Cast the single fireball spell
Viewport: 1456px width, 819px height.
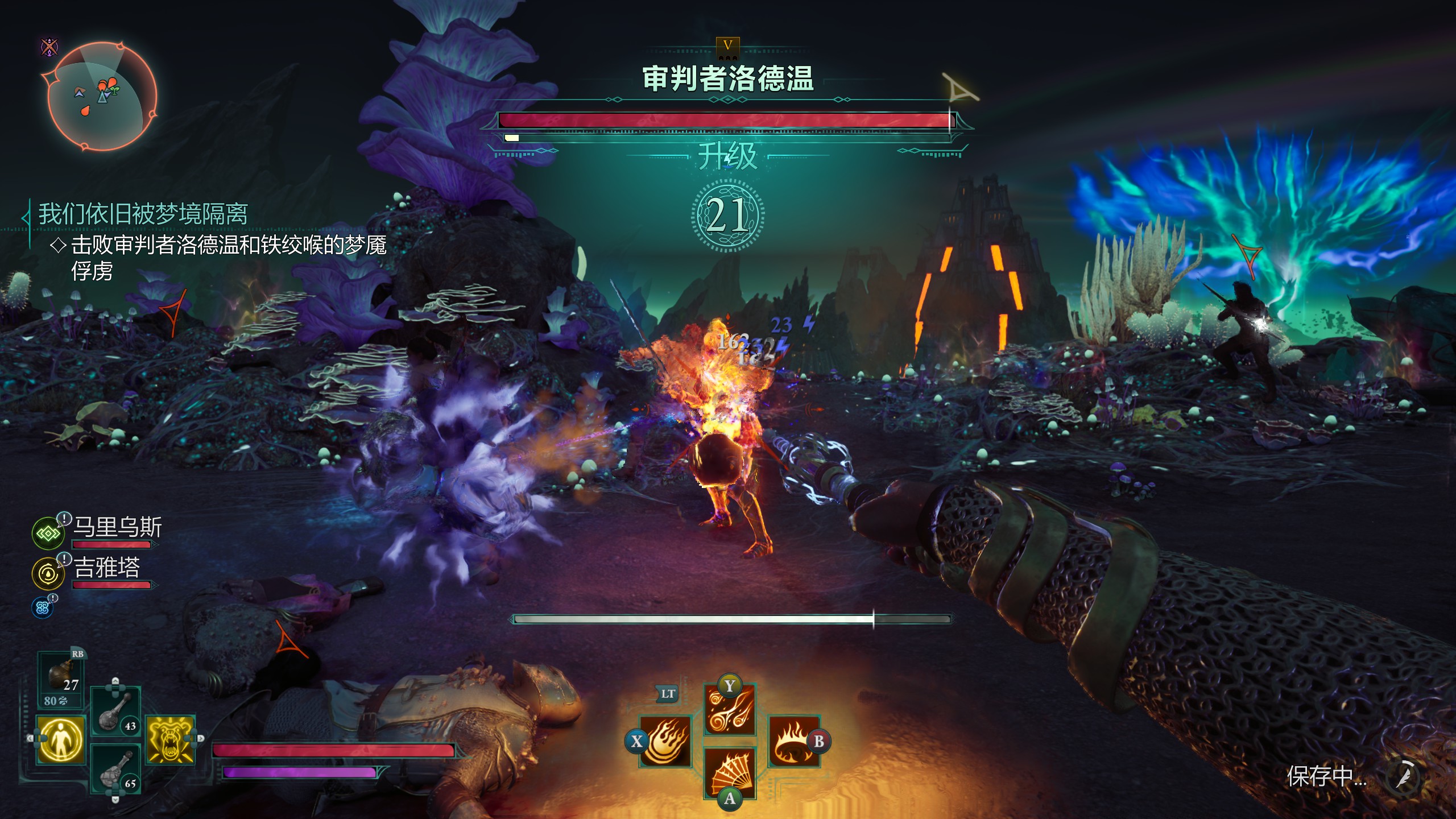[x=666, y=742]
